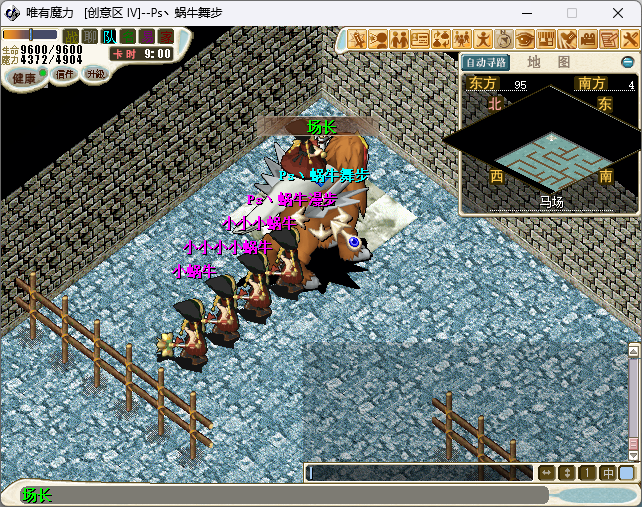This screenshot has width=642, height=507.
Task: Click the vertical arrows chat resize button
Action: (567, 473)
